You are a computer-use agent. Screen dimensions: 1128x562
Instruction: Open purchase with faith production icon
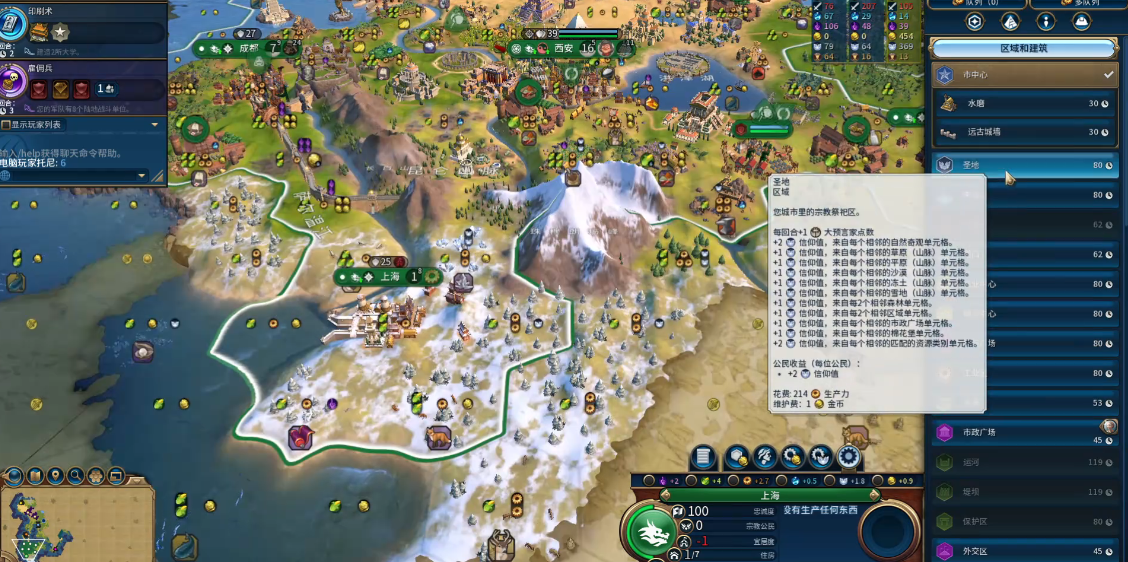coord(821,457)
